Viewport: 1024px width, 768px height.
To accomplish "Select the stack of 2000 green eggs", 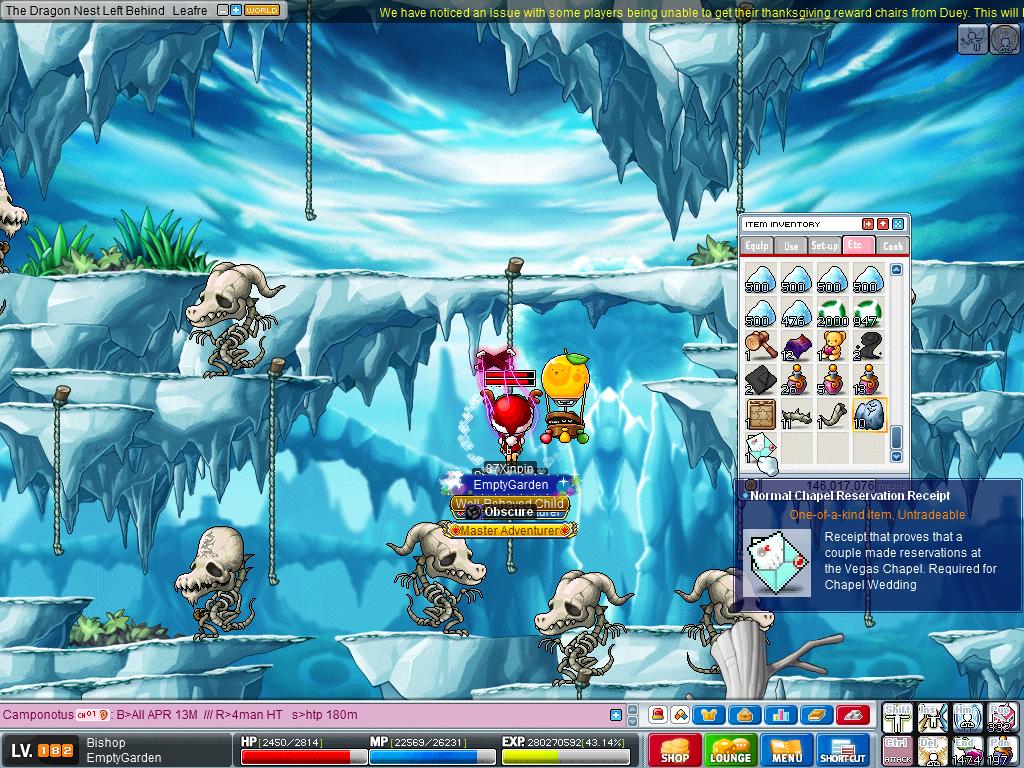I will 832,312.
